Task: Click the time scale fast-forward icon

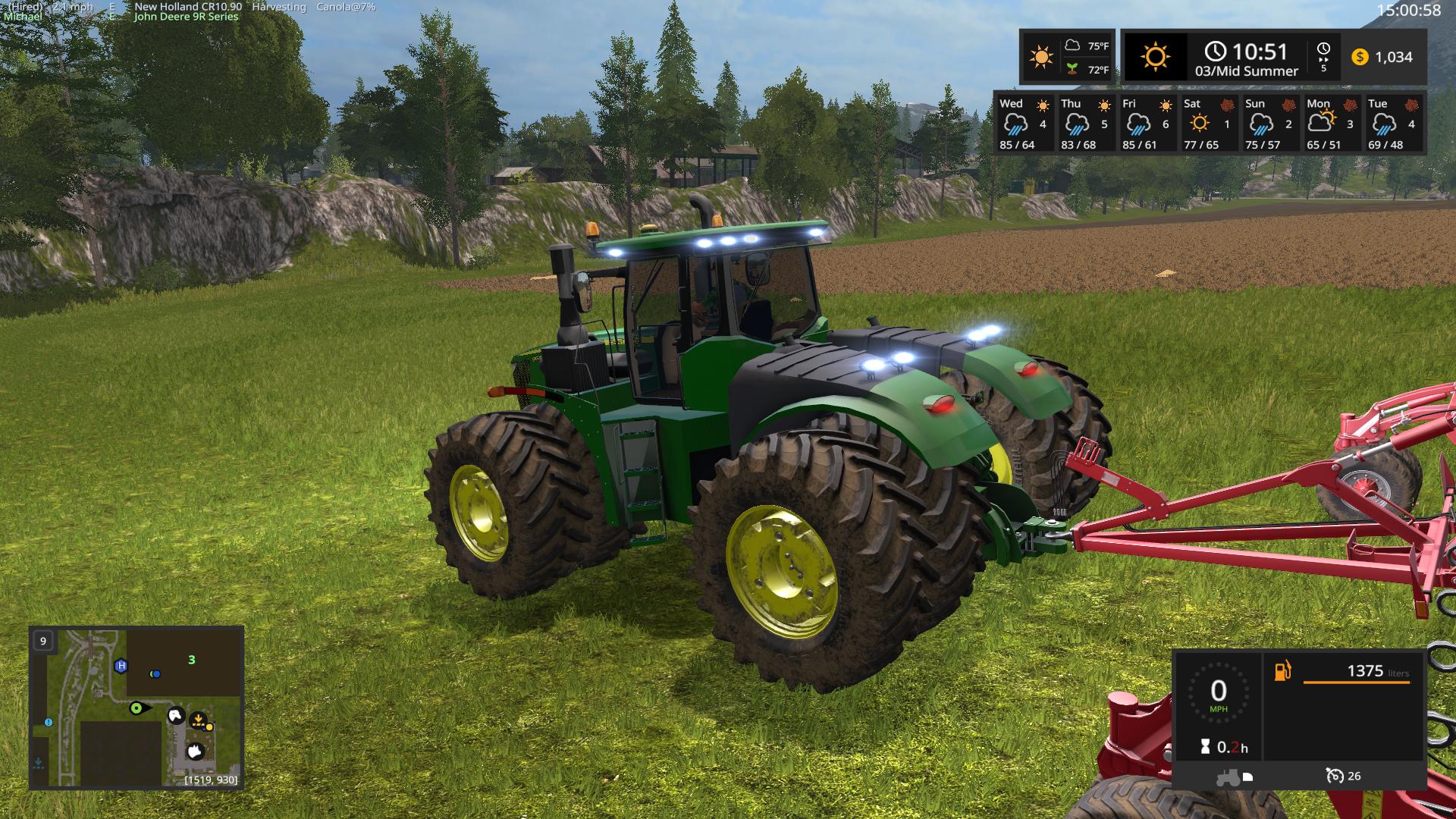Action: click(x=1323, y=50)
